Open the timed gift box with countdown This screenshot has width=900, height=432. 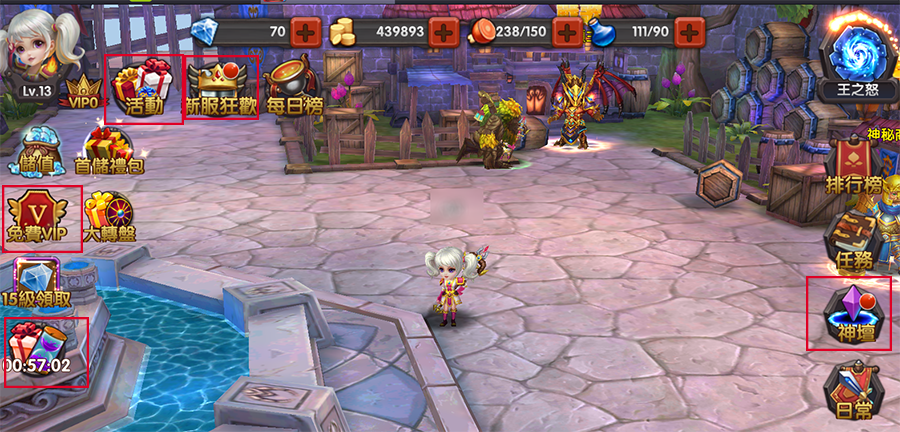pyautogui.click(x=42, y=348)
